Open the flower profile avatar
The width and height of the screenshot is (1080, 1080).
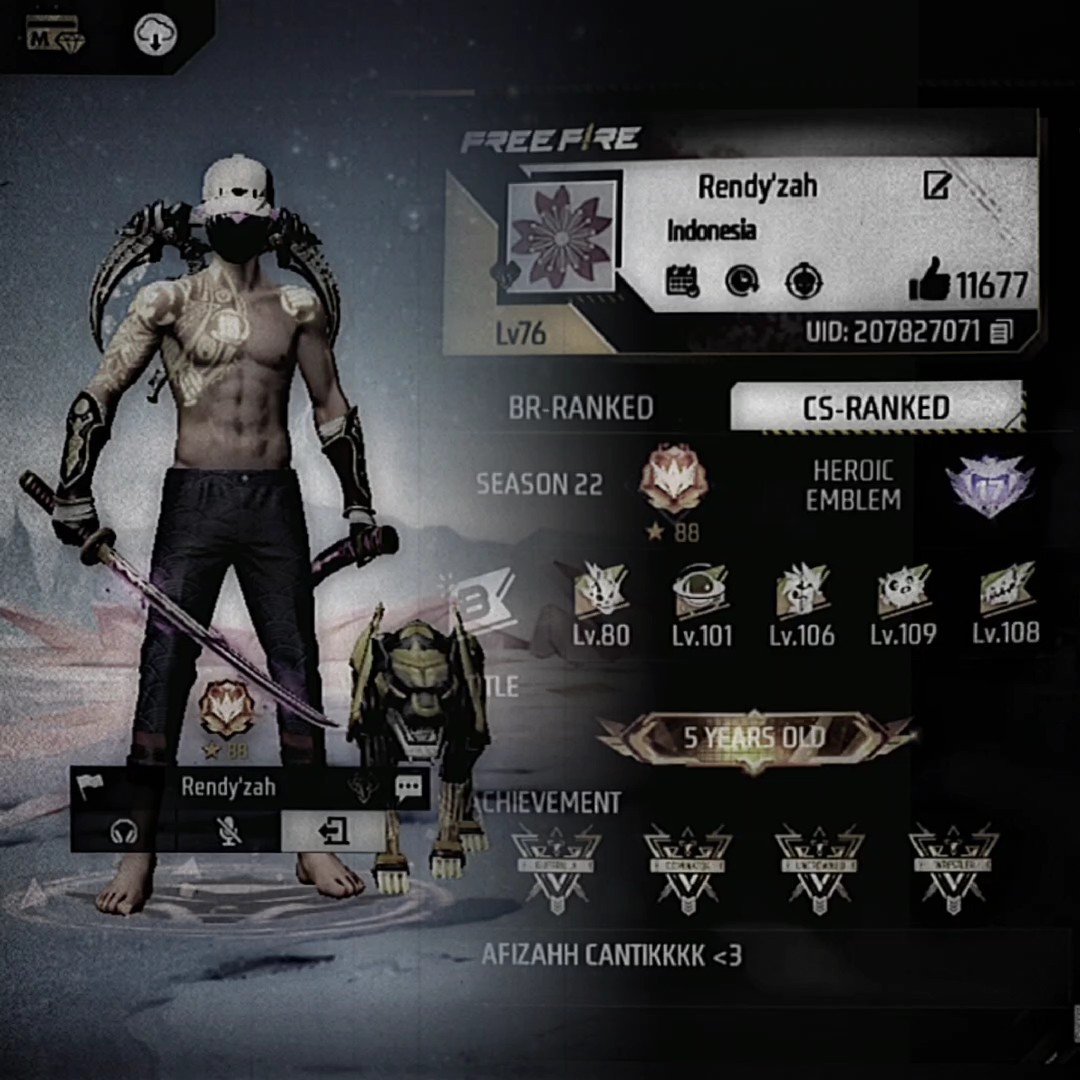(561, 236)
